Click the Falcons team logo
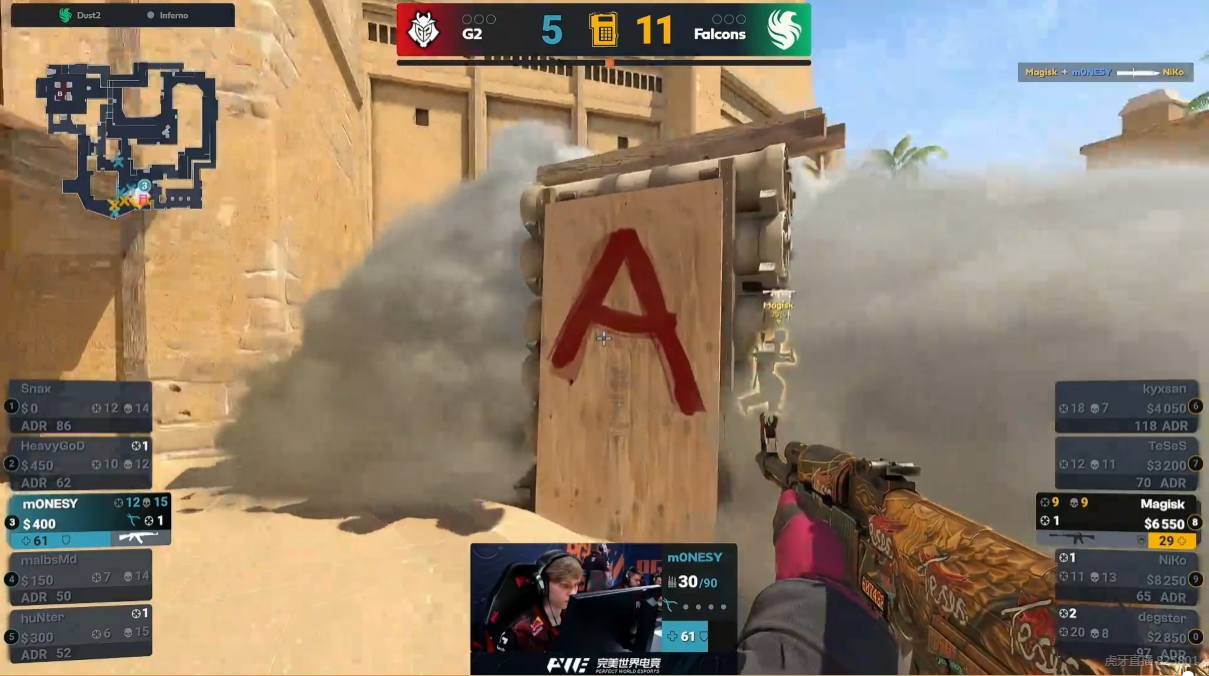Viewport: 1209px width, 676px height. (x=783, y=30)
